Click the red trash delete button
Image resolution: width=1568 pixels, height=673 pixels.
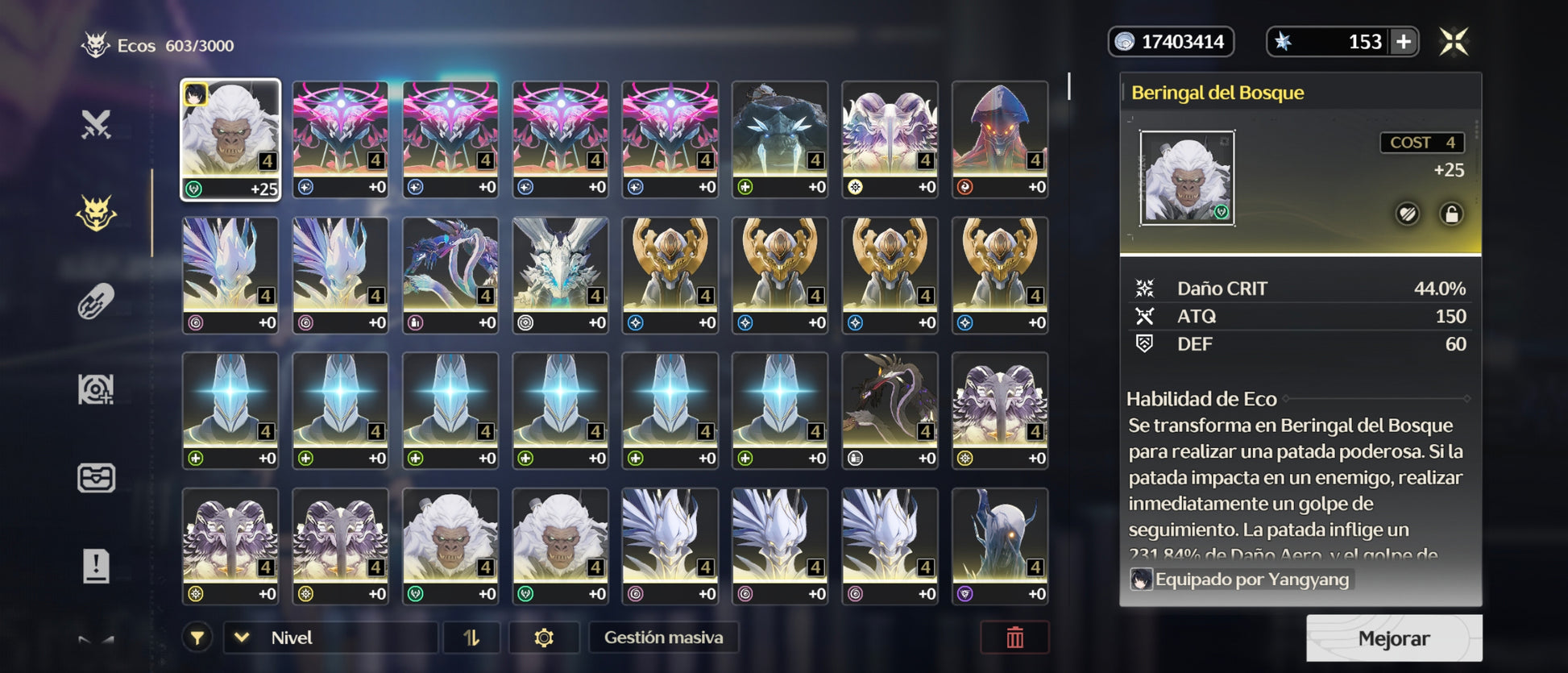click(x=1014, y=638)
